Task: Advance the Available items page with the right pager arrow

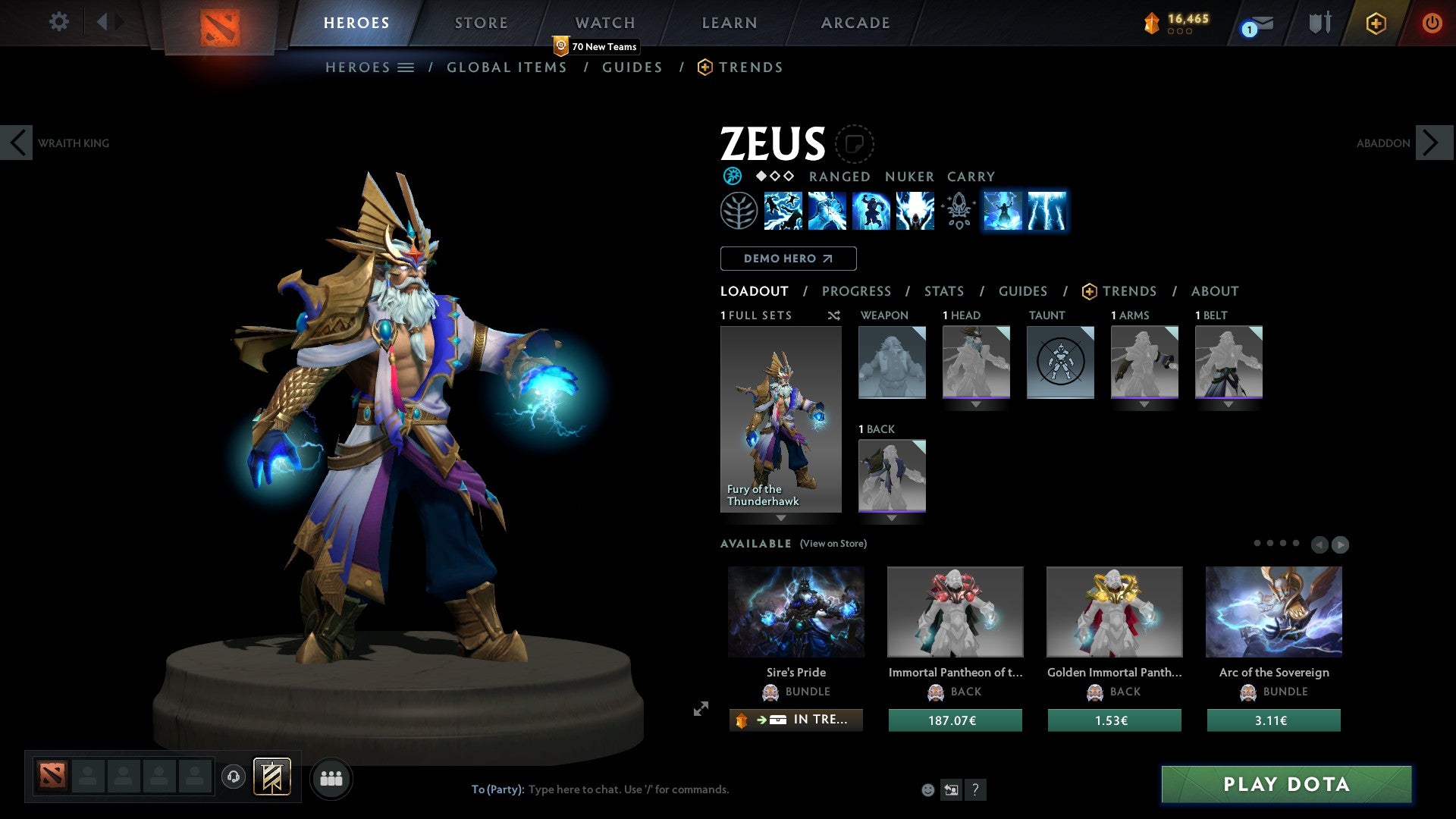Action: click(1339, 543)
